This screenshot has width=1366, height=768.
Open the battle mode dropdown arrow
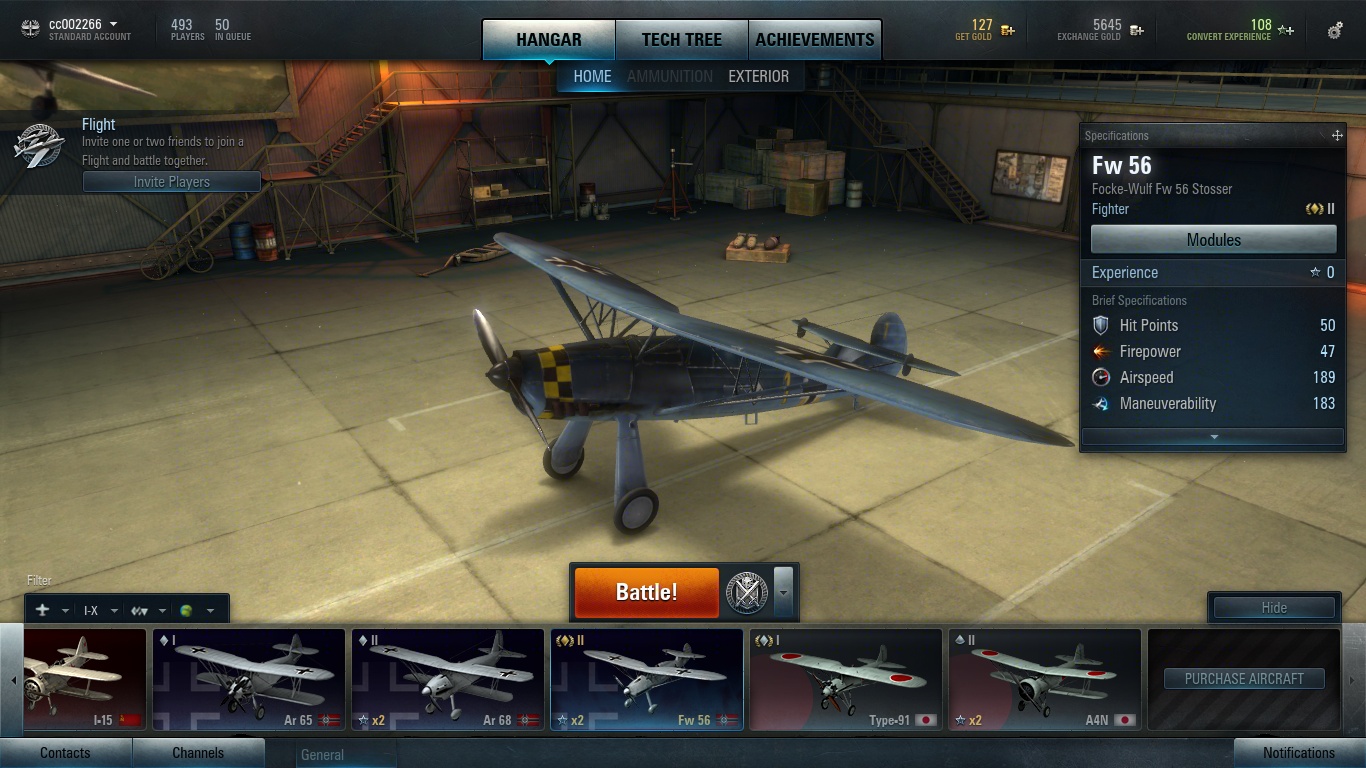[x=783, y=592]
